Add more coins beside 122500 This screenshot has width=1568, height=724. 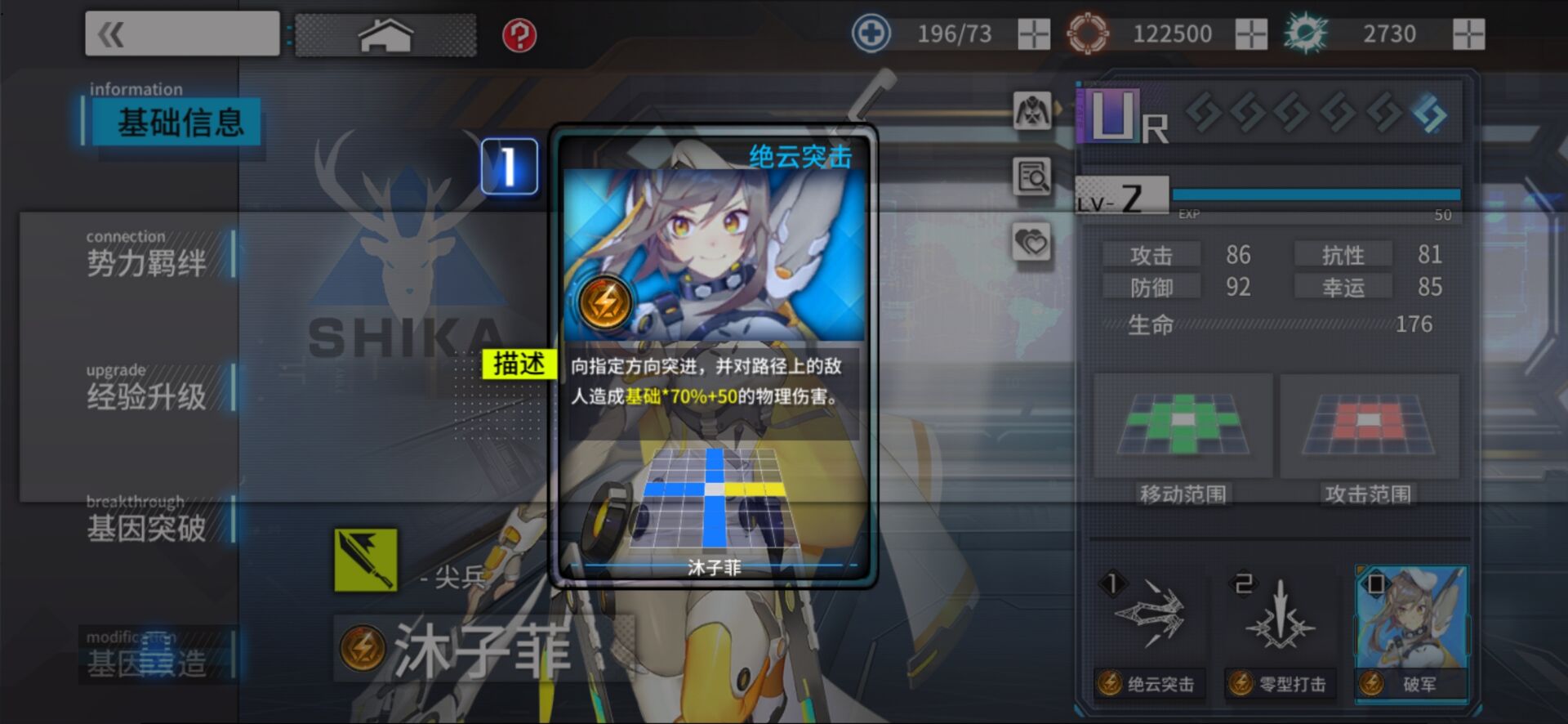coord(1250,34)
